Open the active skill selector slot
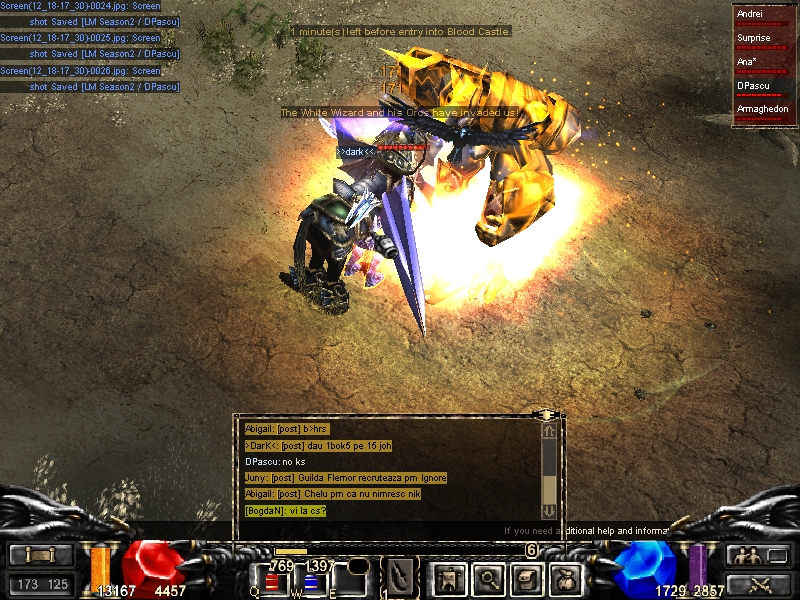This screenshot has width=800, height=600. (402, 577)
